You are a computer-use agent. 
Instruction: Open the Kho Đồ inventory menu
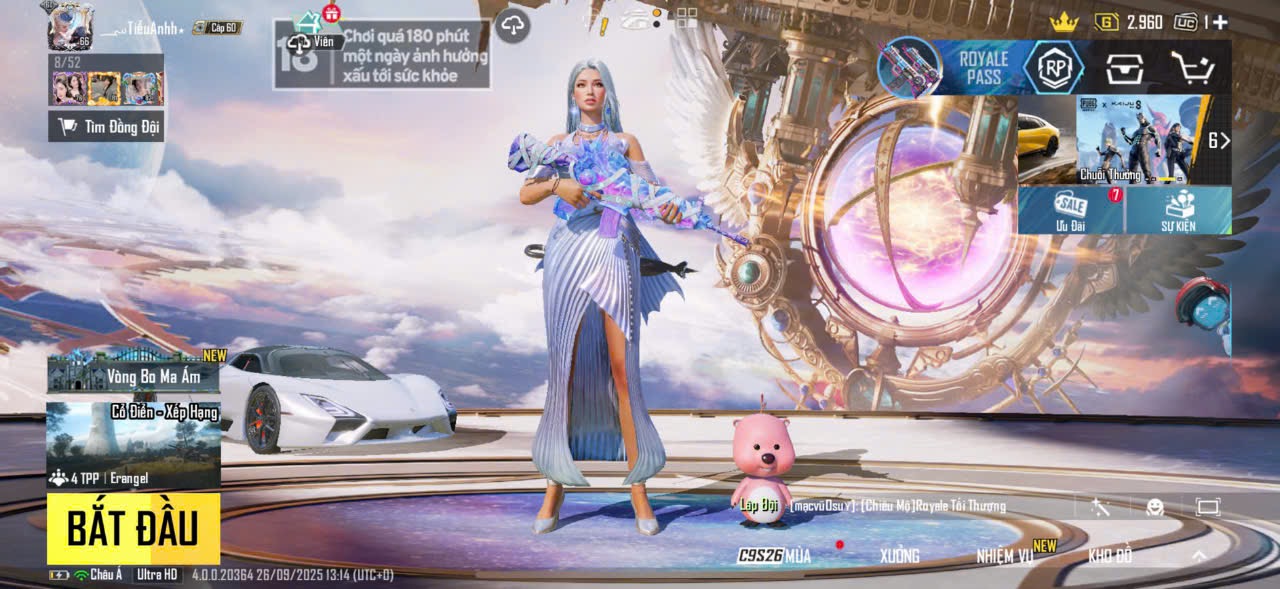coord(1110,556)
